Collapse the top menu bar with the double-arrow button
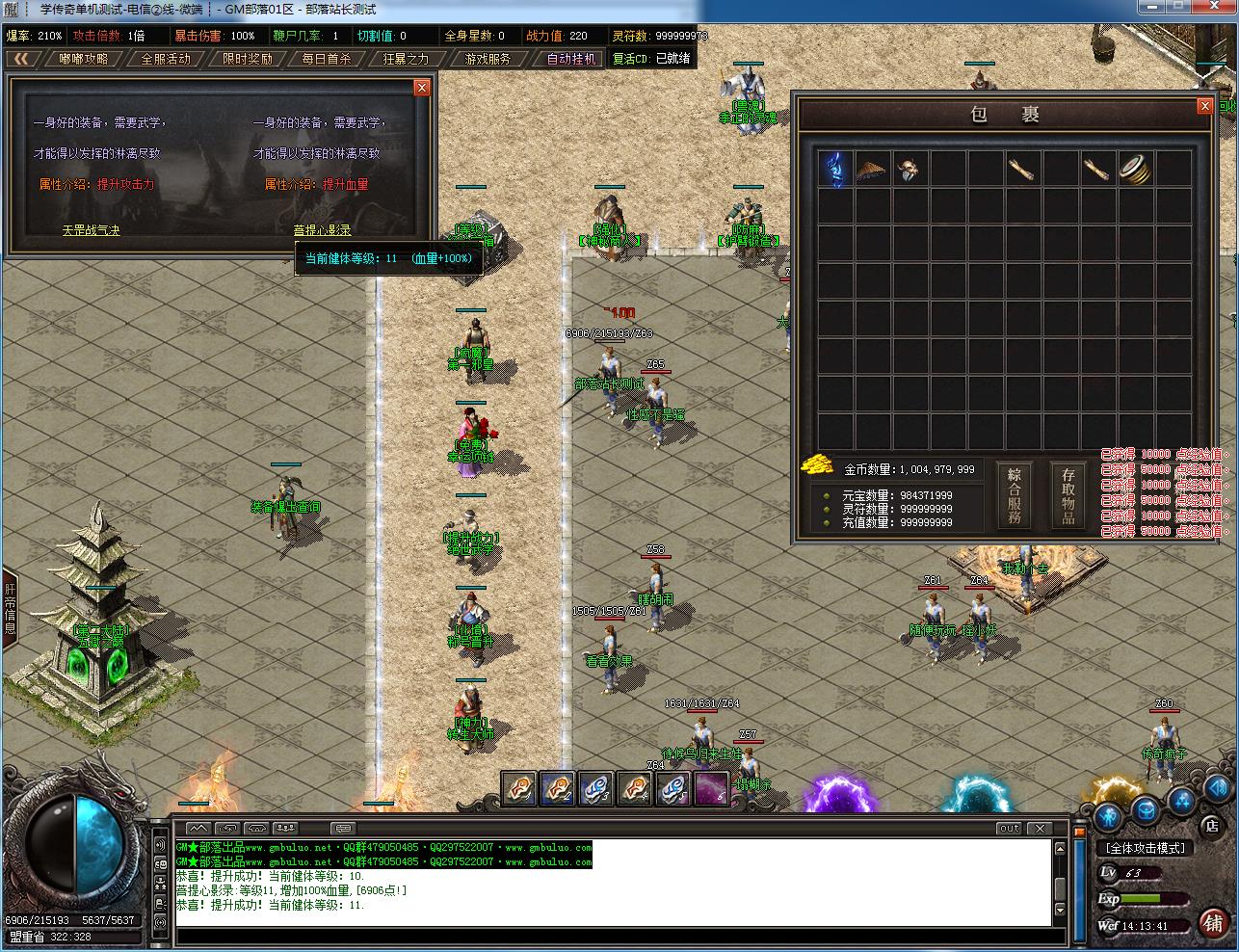Viewport: 1239px width, 952px height. [x=21, y=59]
